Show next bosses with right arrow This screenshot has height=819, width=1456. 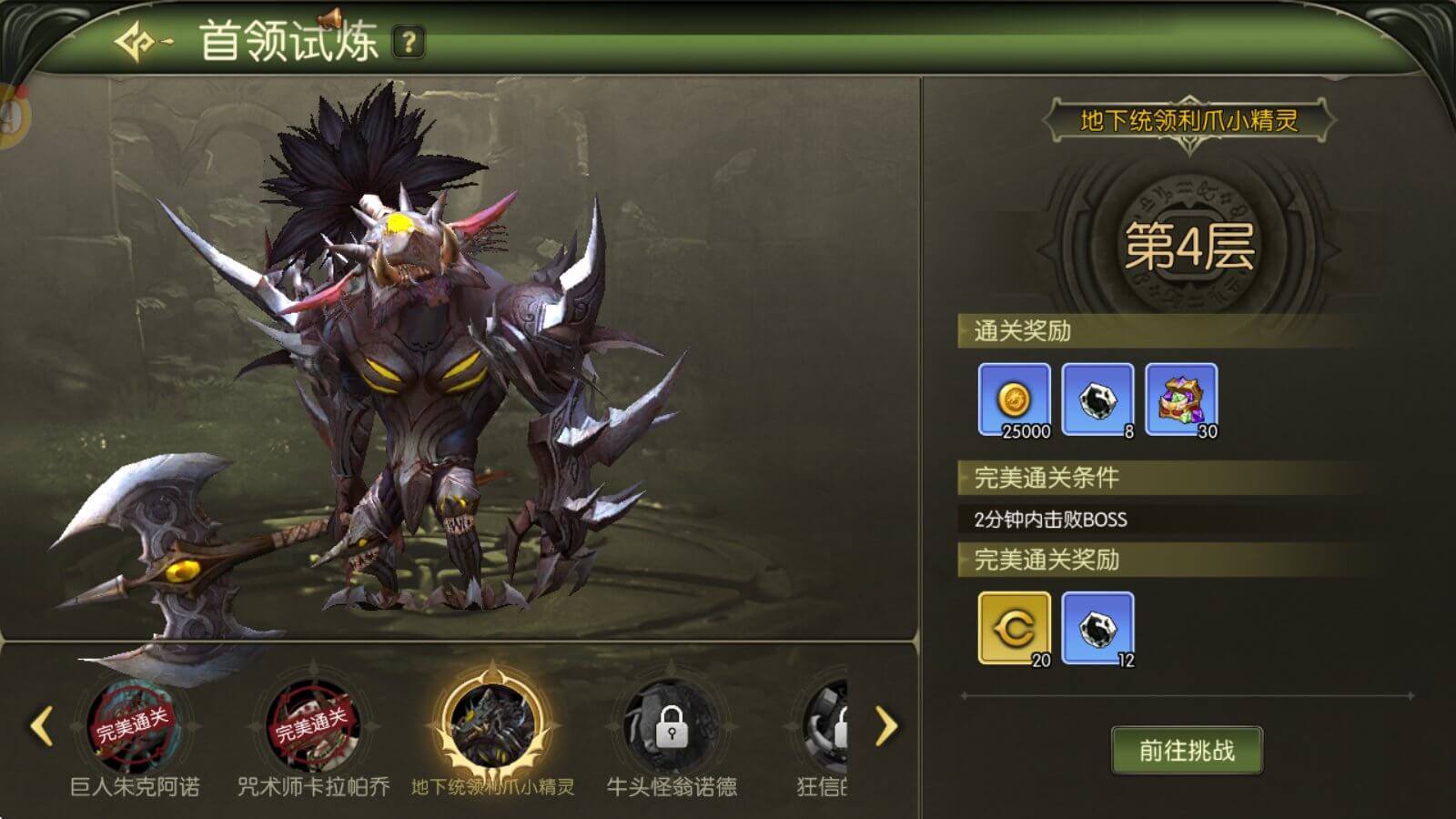tap(885, 726)
